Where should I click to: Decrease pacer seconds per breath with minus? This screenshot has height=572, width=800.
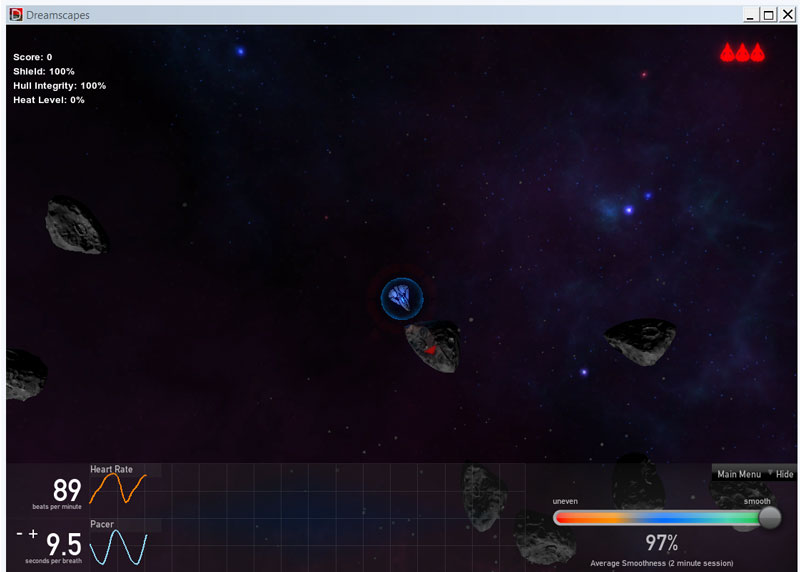pyautogui.click(x=20, y=534)
